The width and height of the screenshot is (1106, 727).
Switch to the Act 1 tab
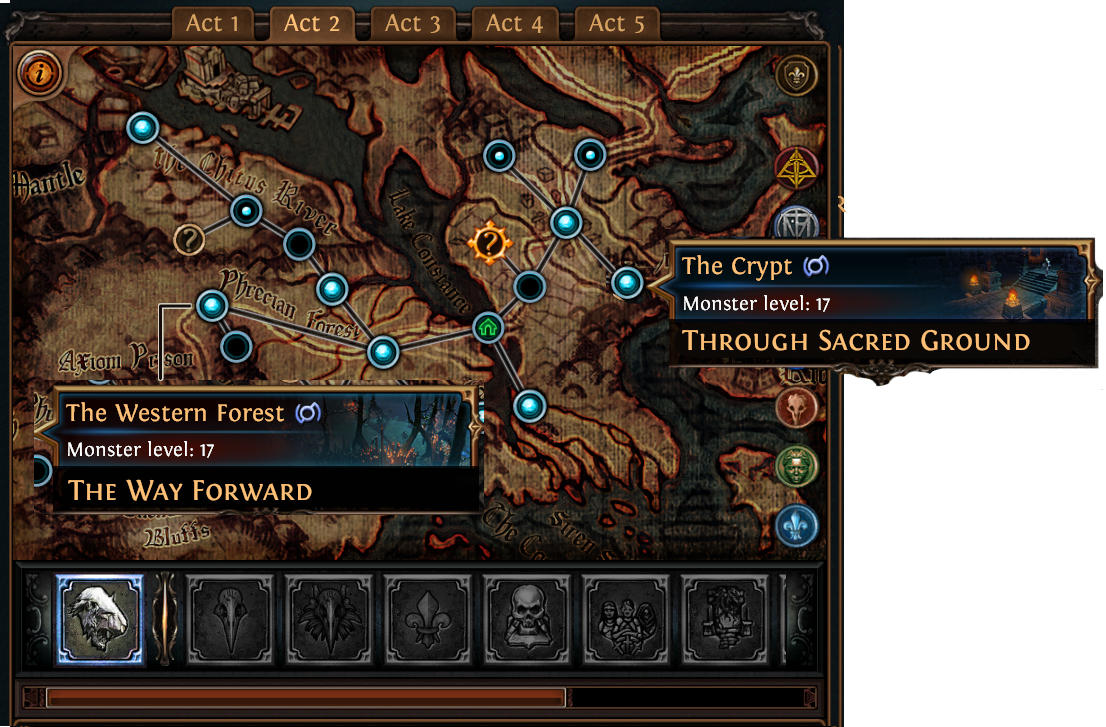[212, 23]
